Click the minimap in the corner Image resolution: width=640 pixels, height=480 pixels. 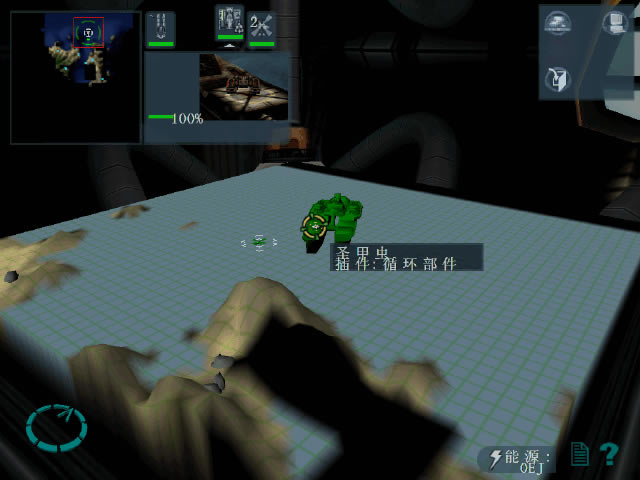coord(76,77)
